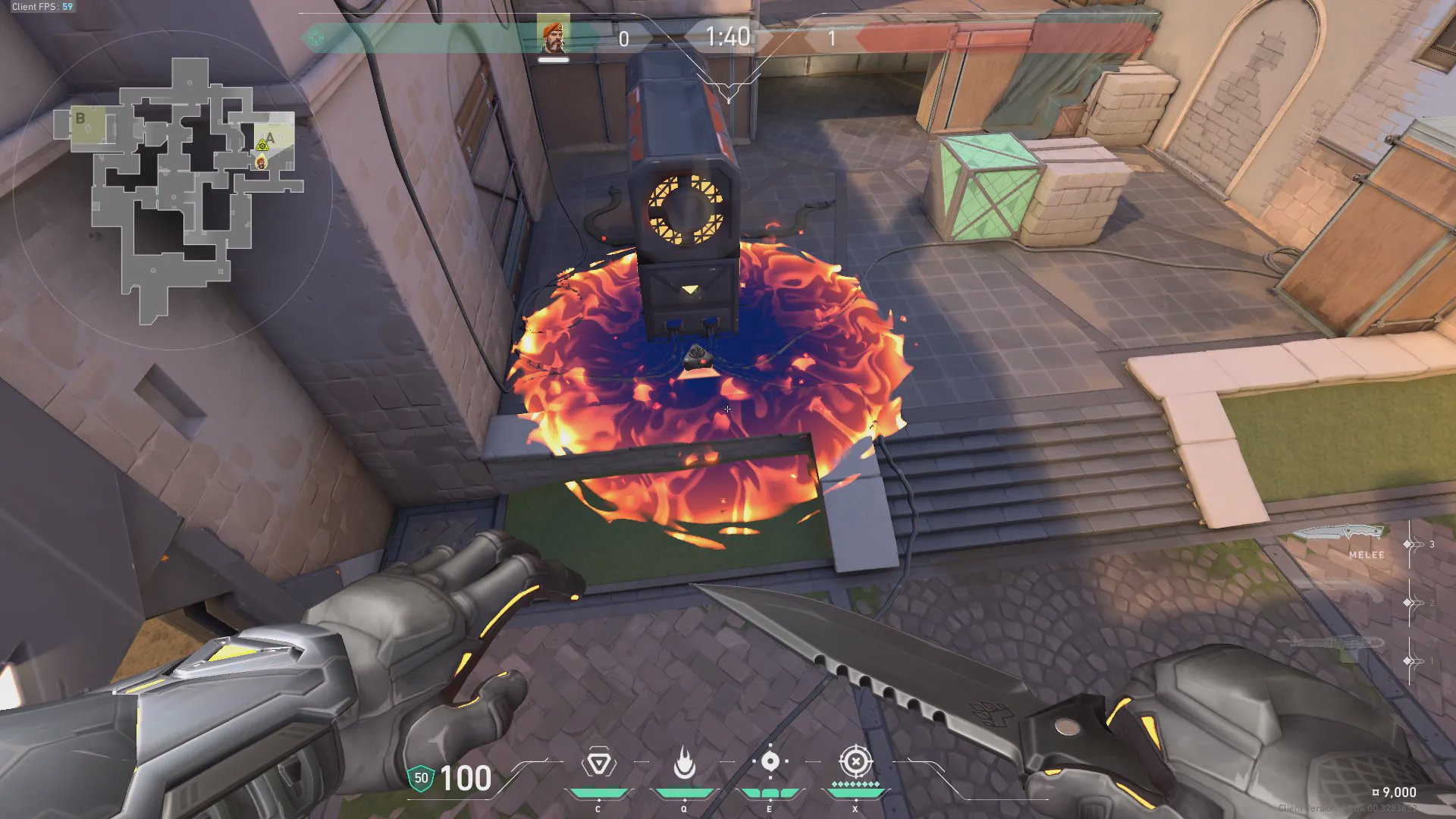The height and width of the screenshot is (819, 1456).
Task: Click the B site marker on minimap
Action: pos(80,119)
